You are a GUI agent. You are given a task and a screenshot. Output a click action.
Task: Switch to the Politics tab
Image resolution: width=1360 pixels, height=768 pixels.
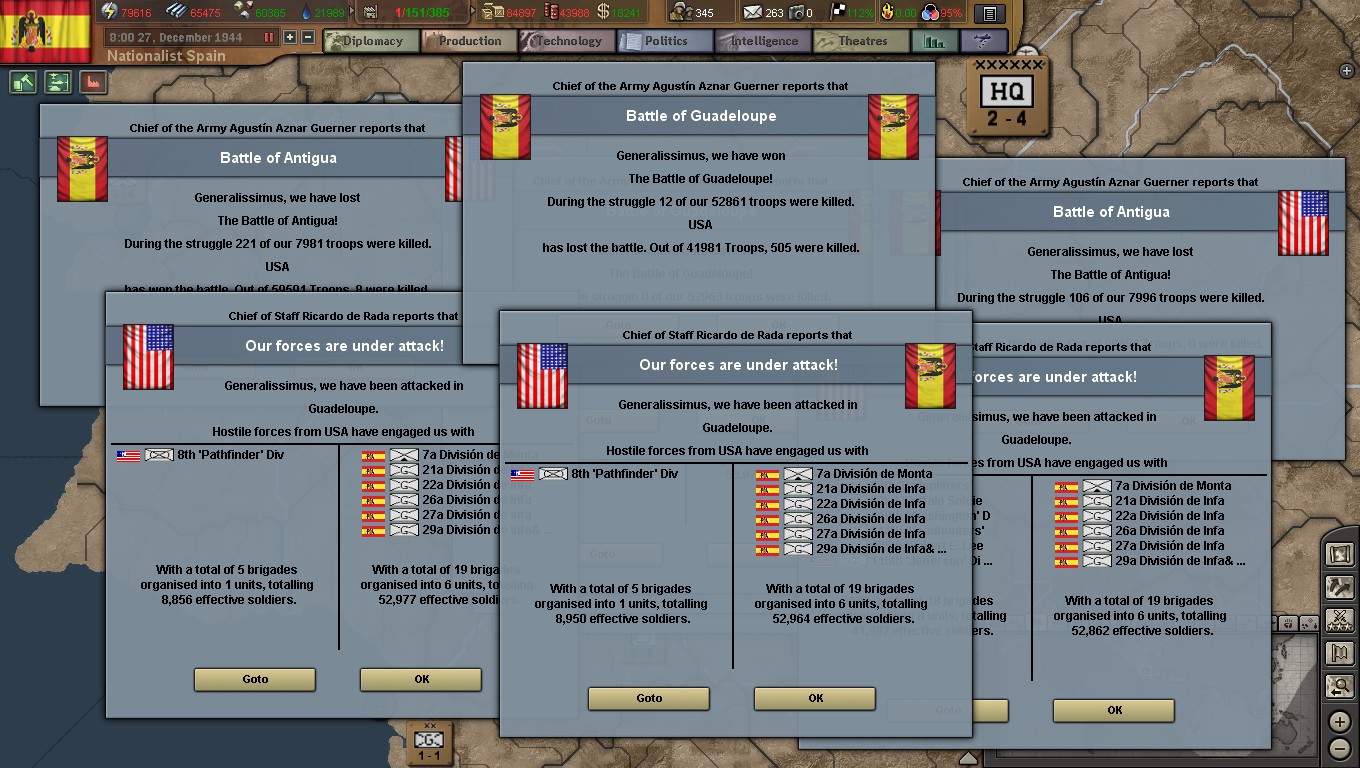pyautogui.click(x=664, y=41)
